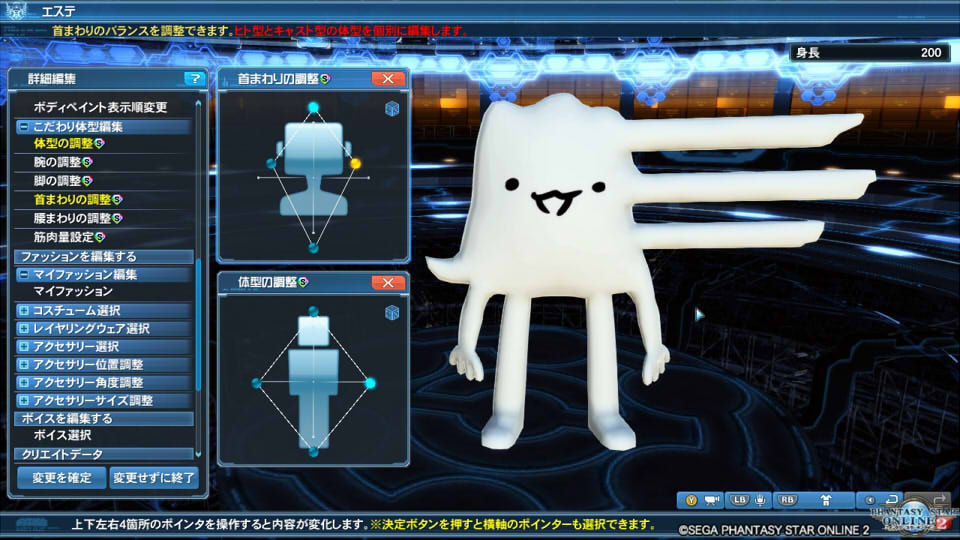Image resolution: width=960 pixels, height=540 pixels.
Task: Expand the アクセサリーサイズ調整 section
Action: (23, 401)
